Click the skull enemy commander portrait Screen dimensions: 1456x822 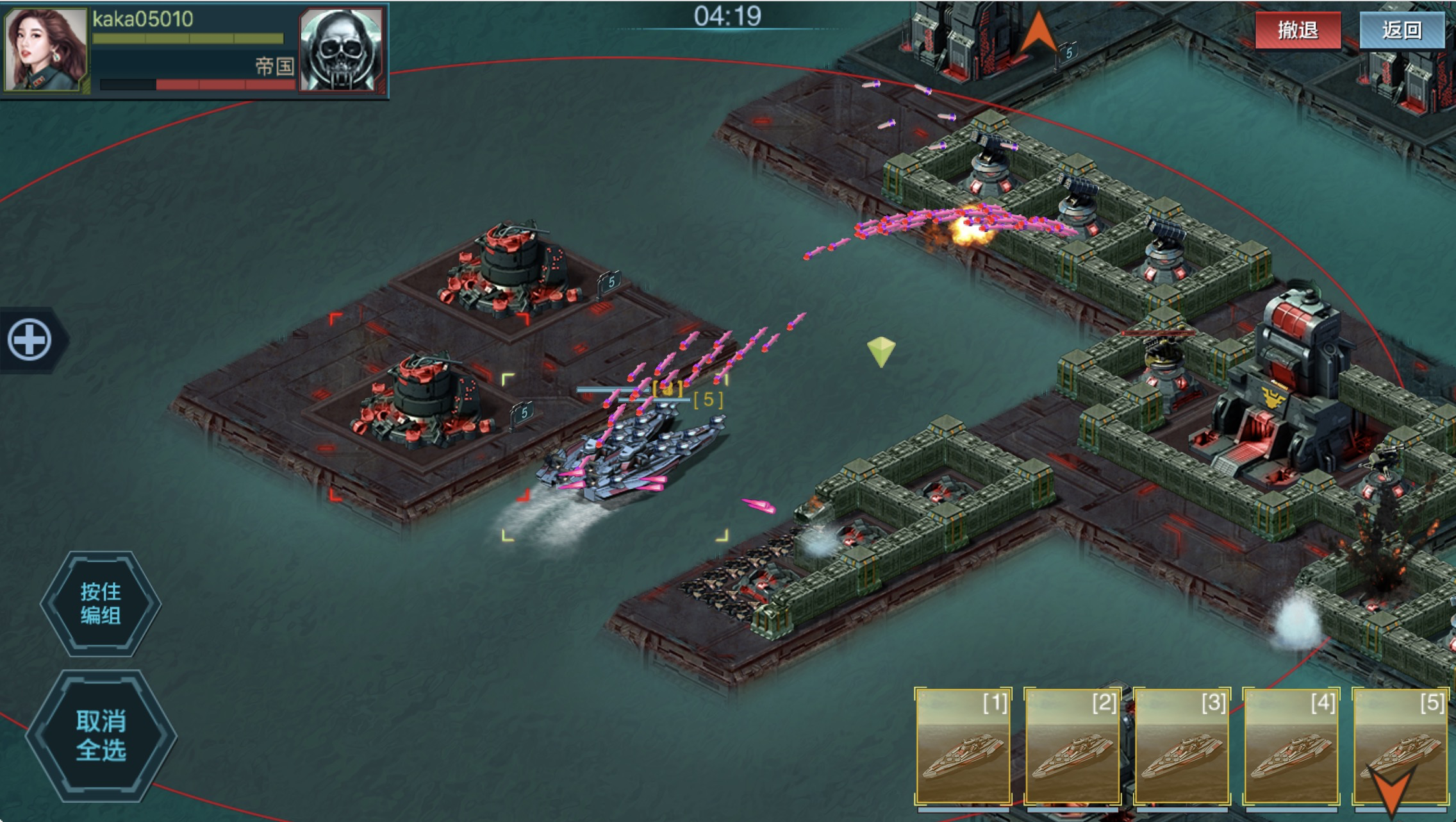click(342, 50)
